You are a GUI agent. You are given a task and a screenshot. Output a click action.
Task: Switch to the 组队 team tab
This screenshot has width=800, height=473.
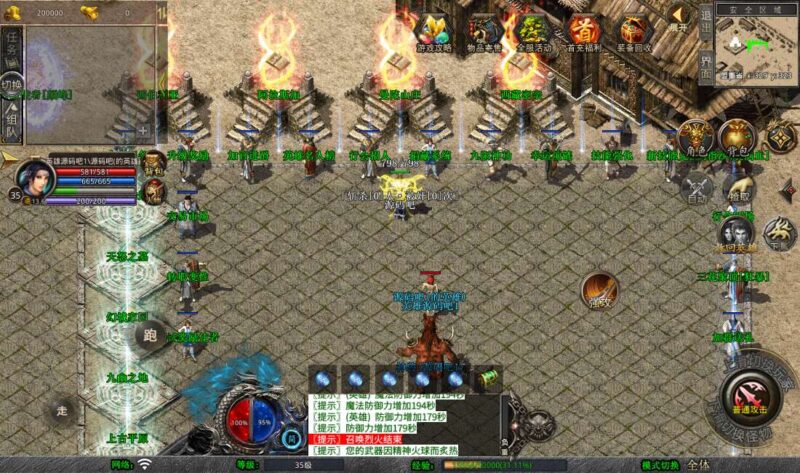click(11, 119)
